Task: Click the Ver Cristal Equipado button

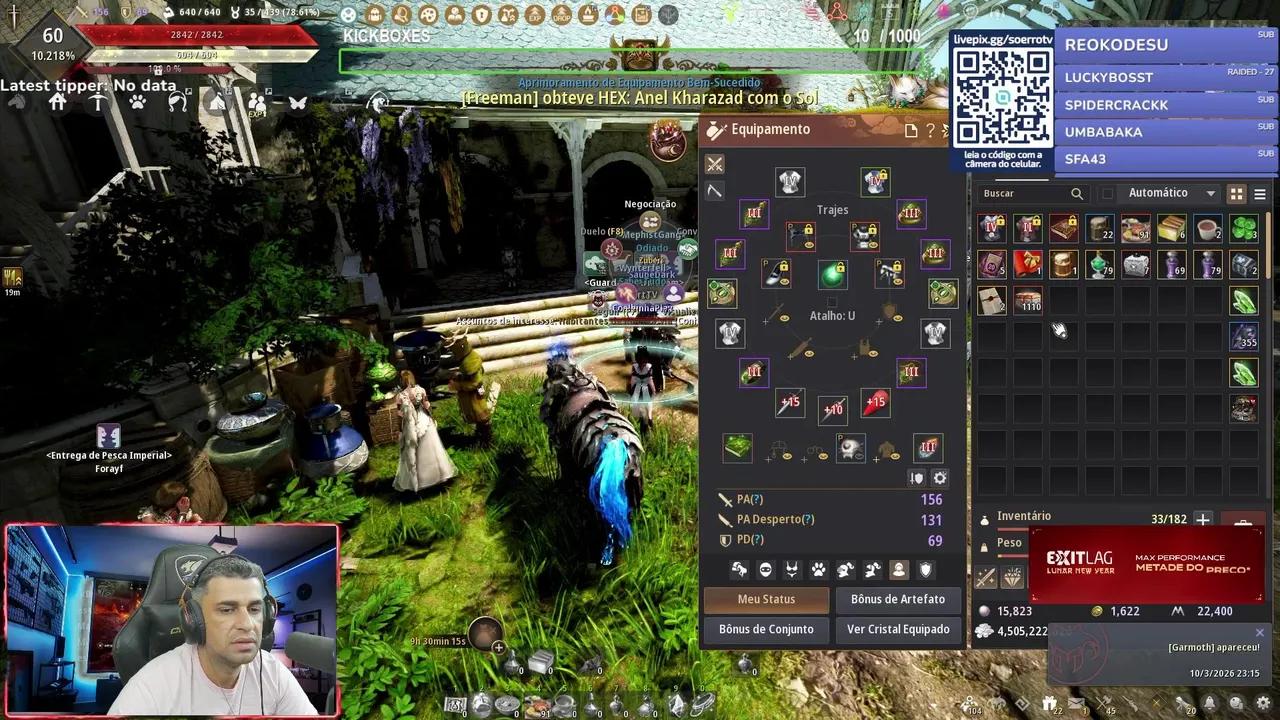Action: click(897, 629)
